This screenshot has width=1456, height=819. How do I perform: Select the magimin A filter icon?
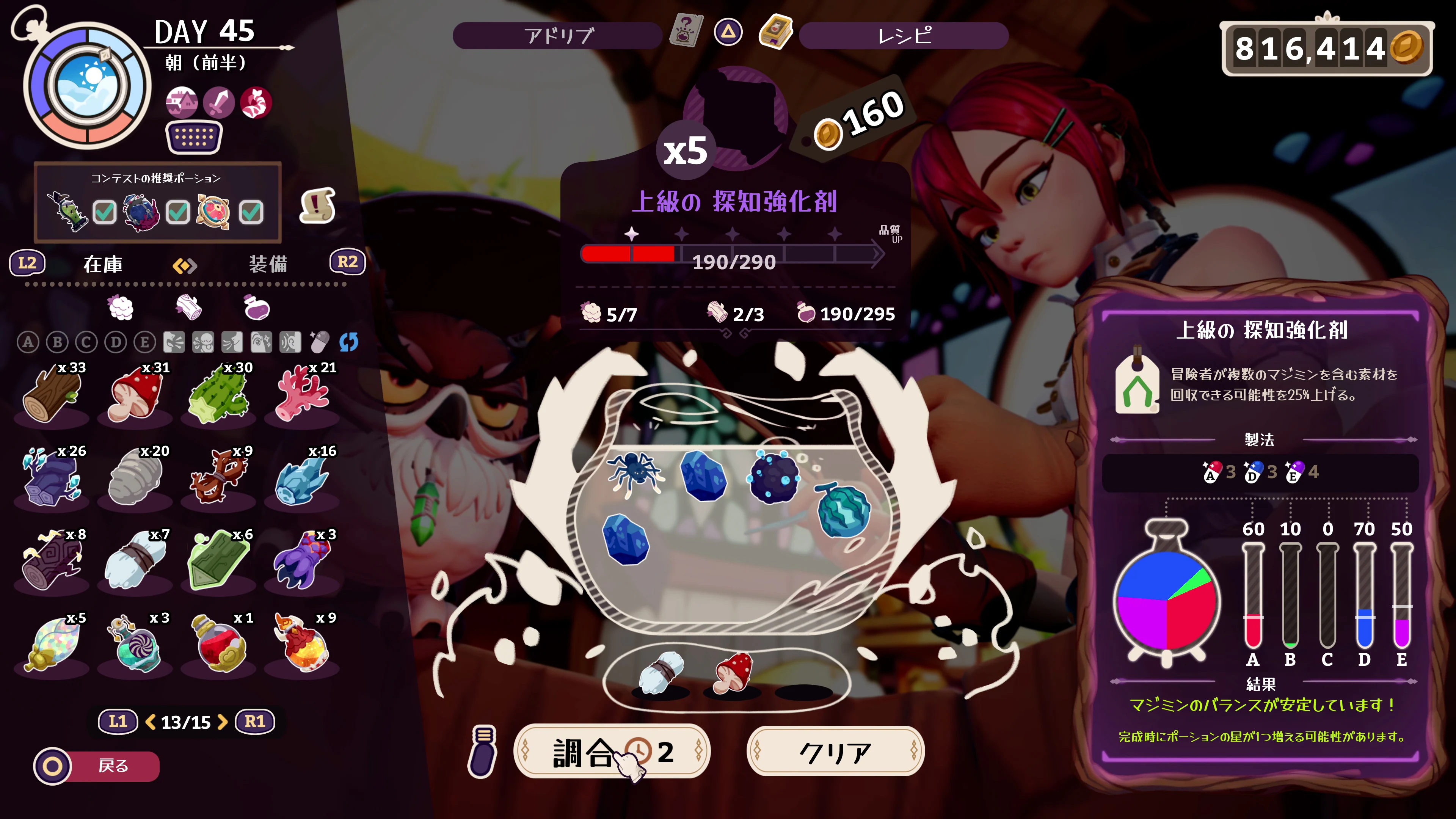tap(29, 342)
